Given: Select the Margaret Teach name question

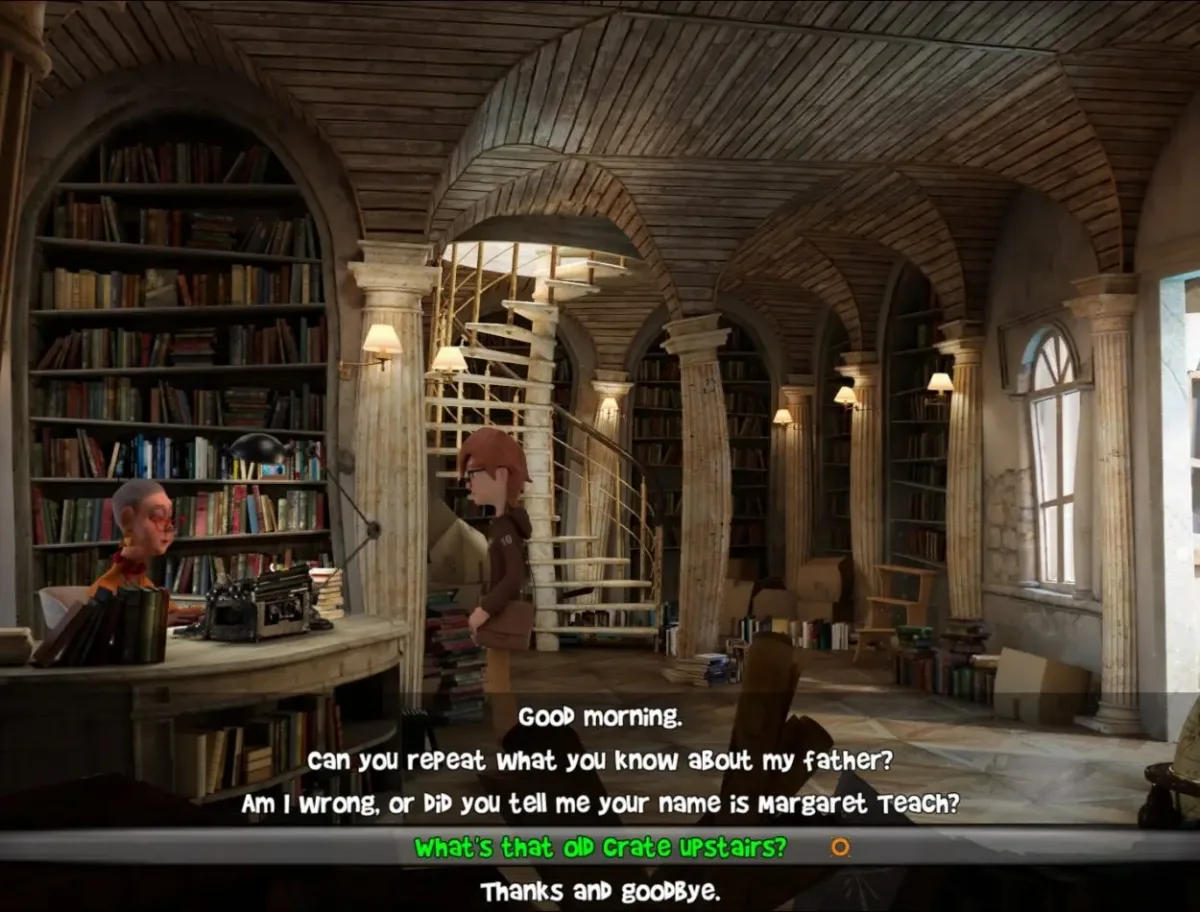Looking at the screenshot, I should 600,804.
